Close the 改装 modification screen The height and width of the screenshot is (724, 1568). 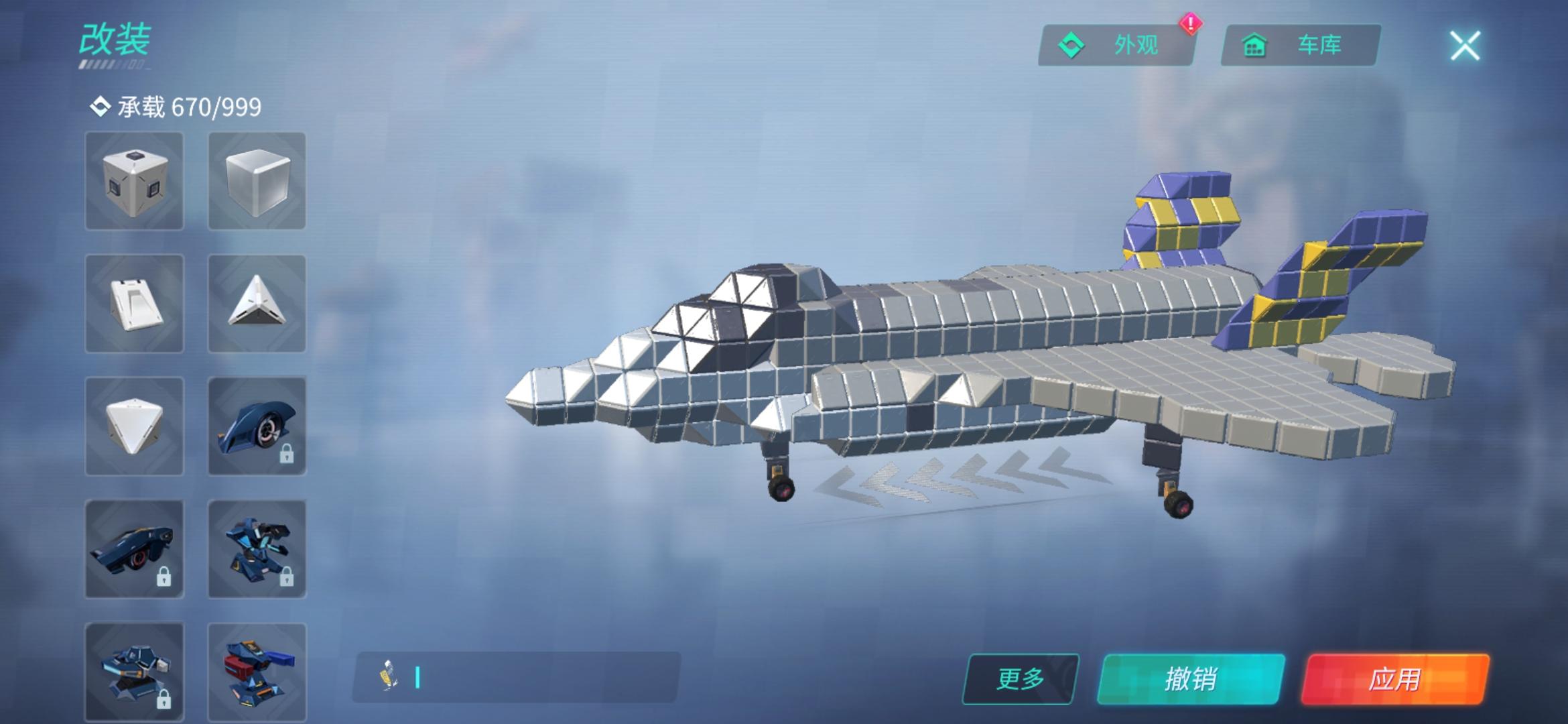point(1465,46)
